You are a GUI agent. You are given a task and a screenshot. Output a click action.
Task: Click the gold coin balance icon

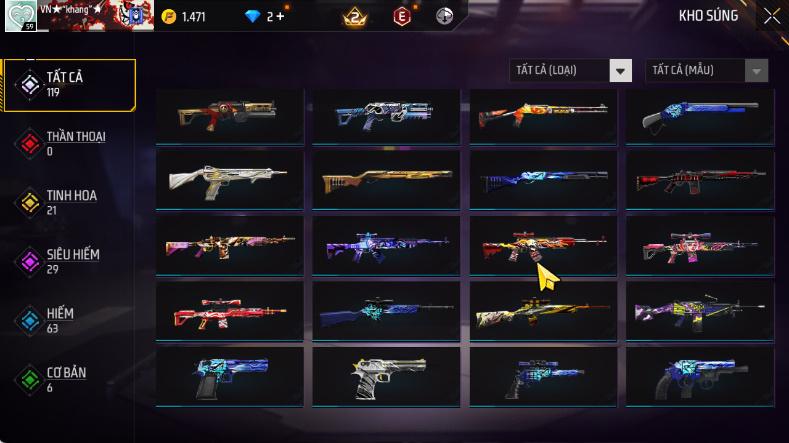(168, 17)
